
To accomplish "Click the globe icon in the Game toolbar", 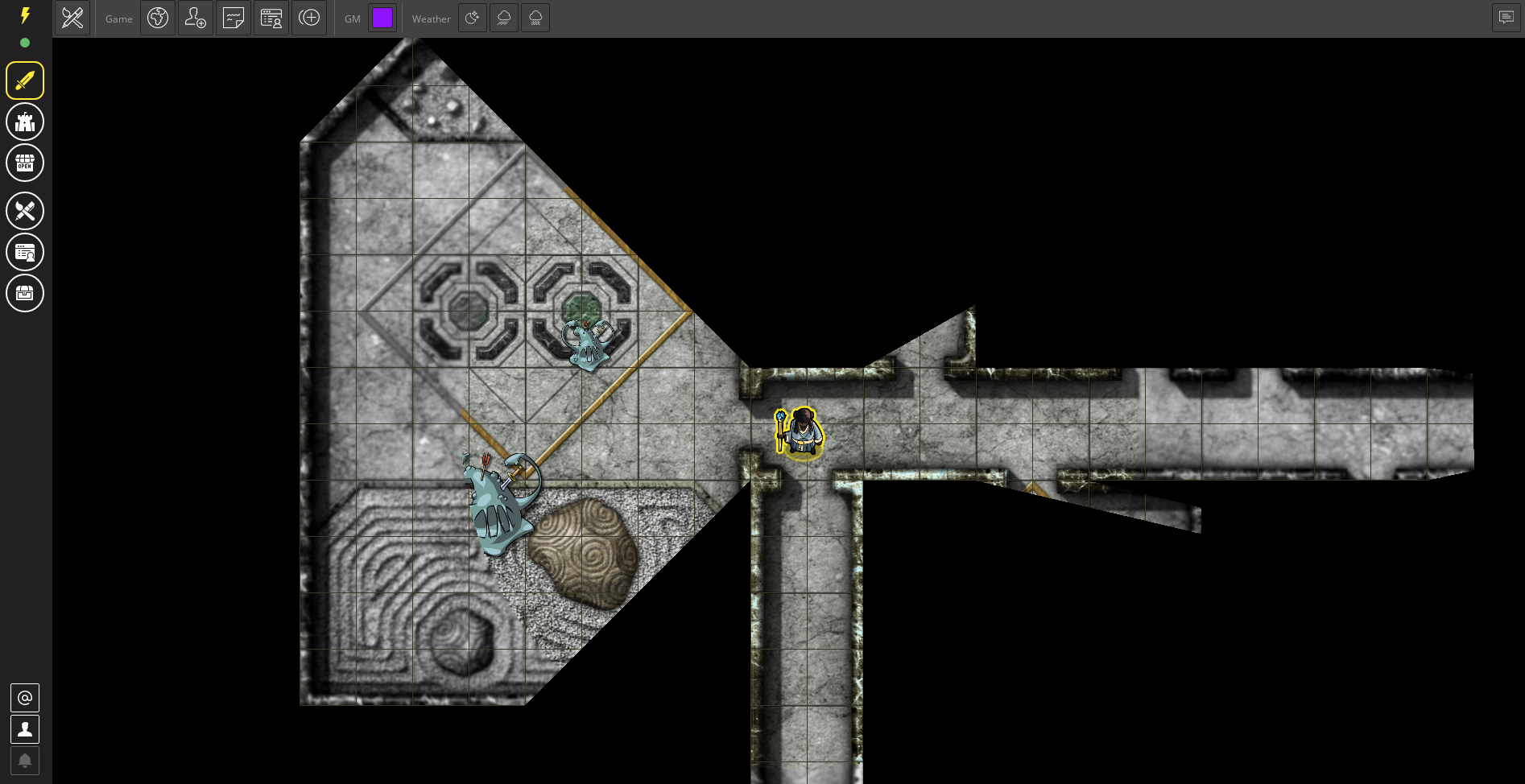I will pos(158,18).
